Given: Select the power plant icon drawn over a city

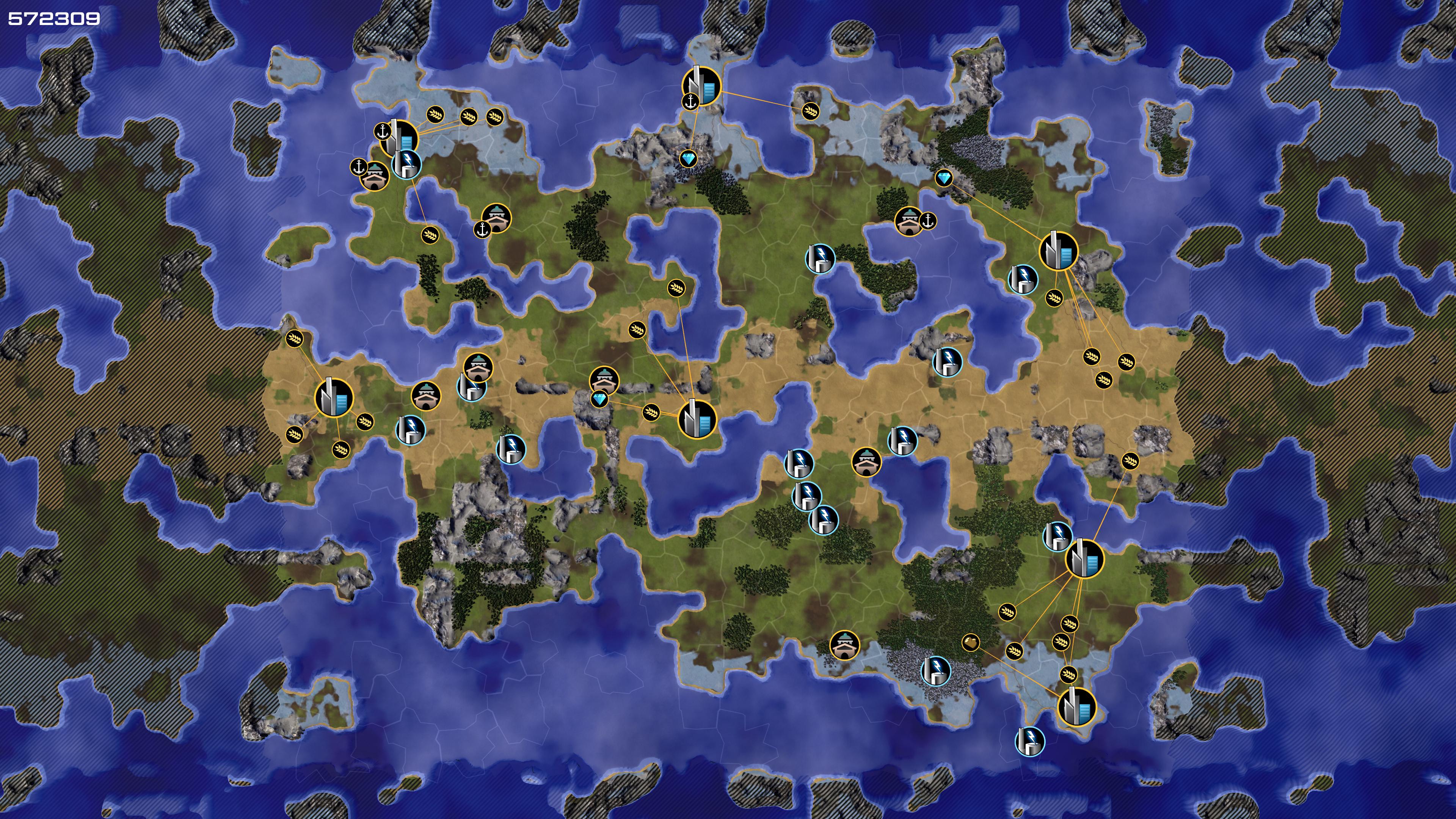Looking at the screenshot, I should (x=406, y=164).
